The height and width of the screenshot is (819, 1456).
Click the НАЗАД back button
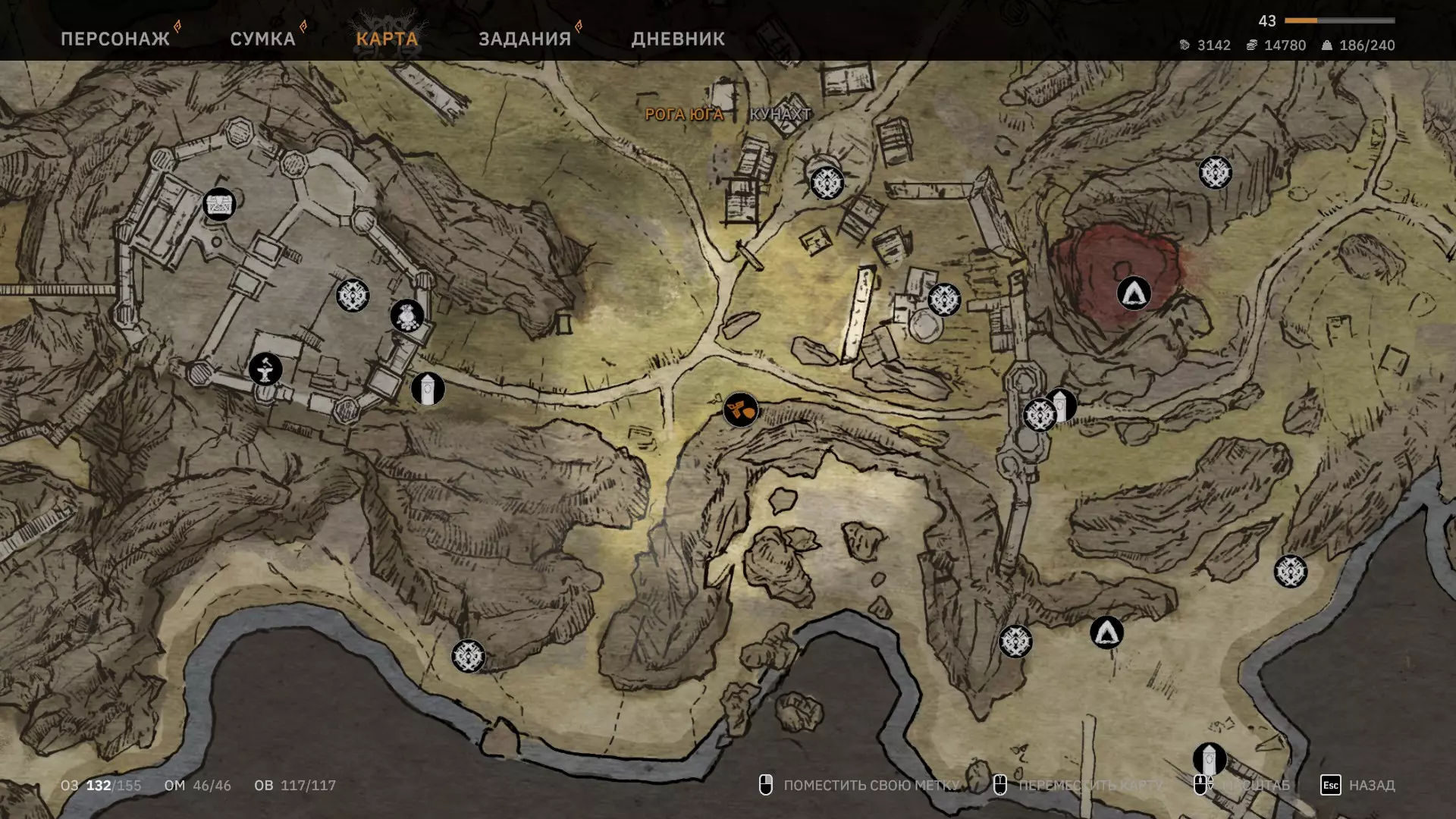coord(1359,785)
